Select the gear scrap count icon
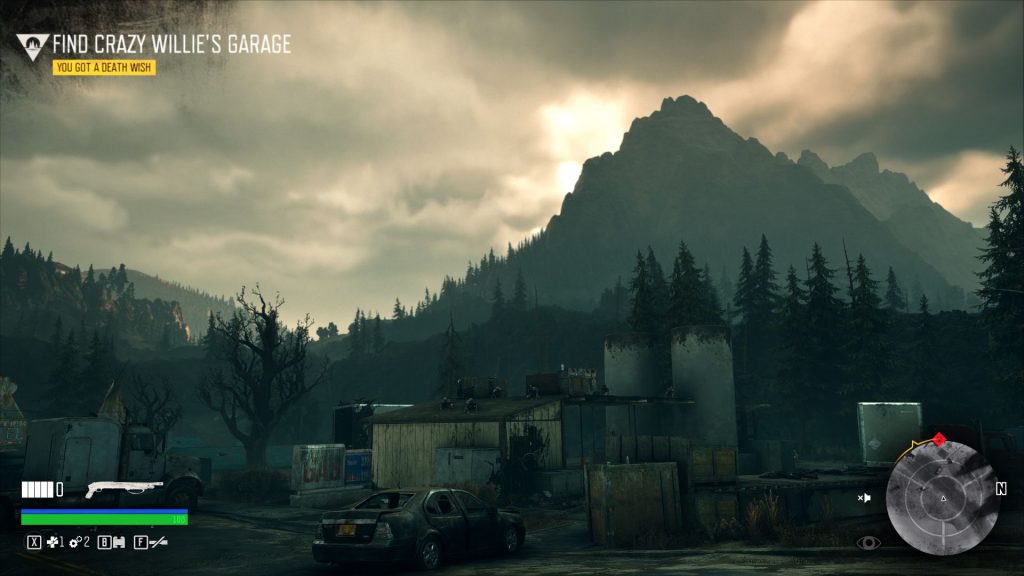Screen dimensions: 1024x576 click(x=74, y=542)
